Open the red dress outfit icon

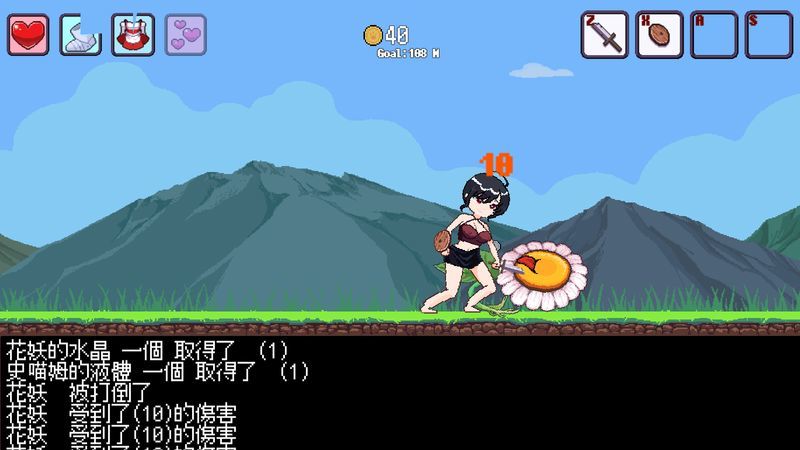point(133,35)
